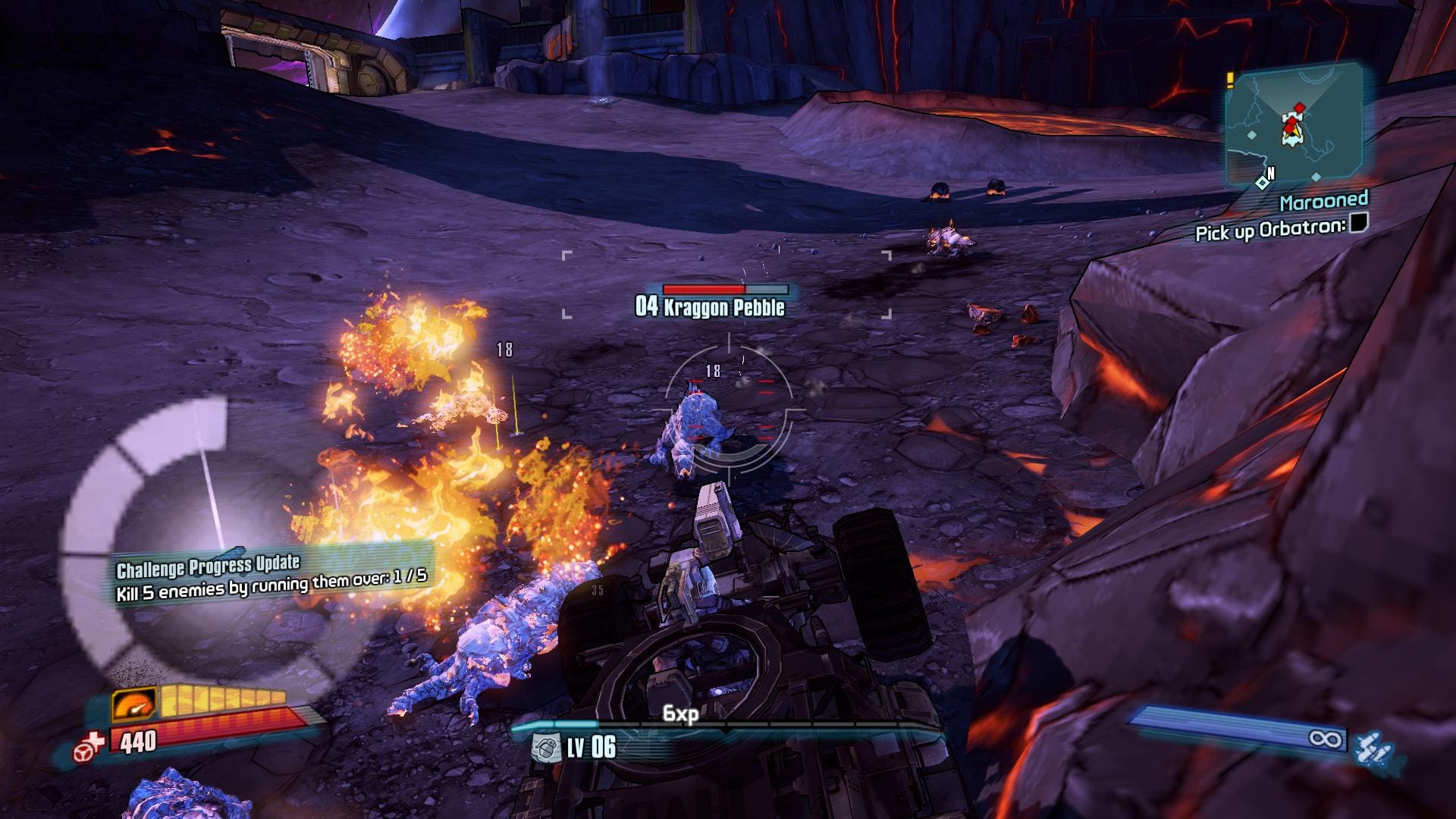
Task: Click the minimap in the corner
Action: pos(1295,125)
